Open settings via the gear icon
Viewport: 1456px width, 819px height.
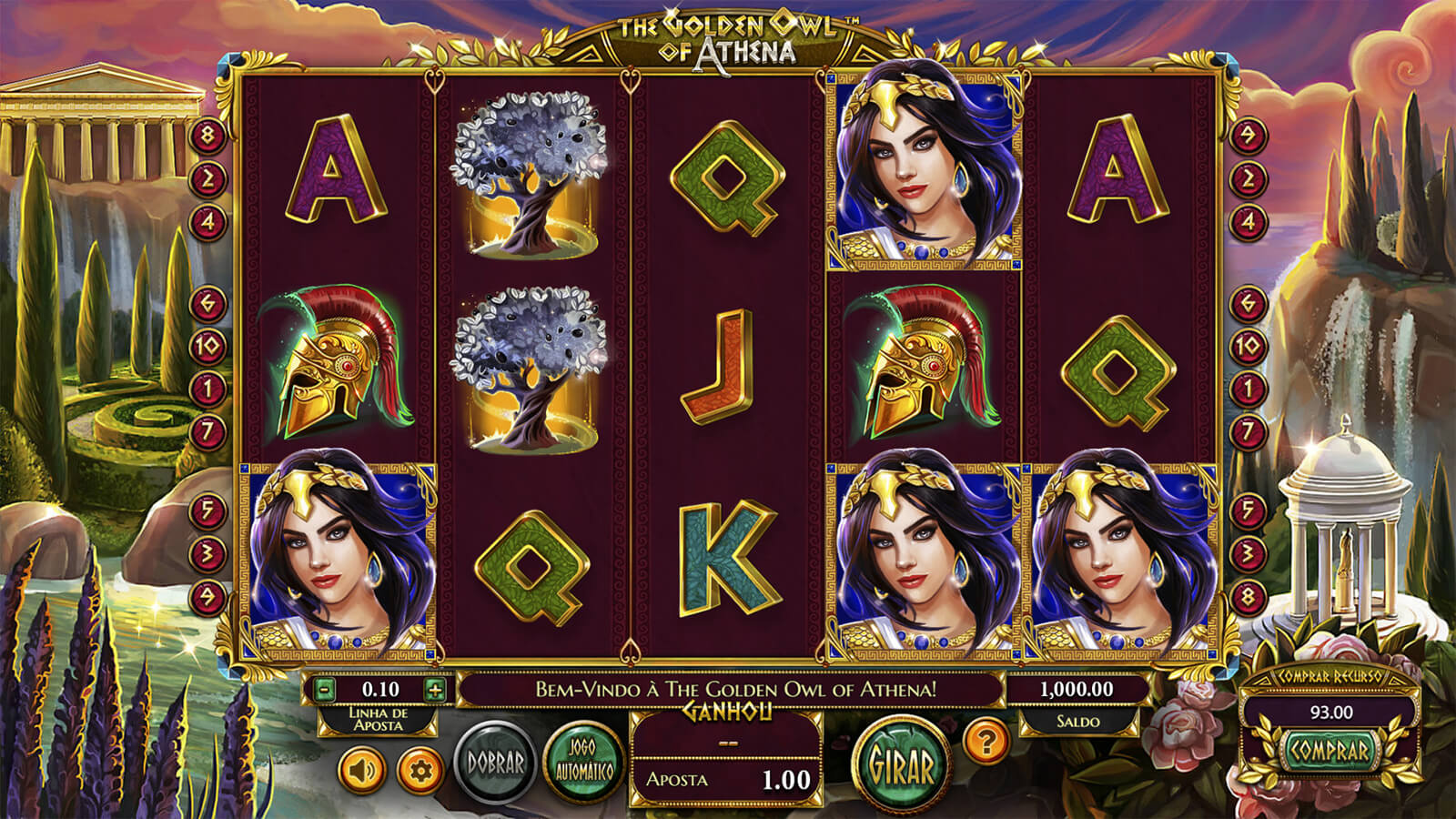(x=420, y=771)
